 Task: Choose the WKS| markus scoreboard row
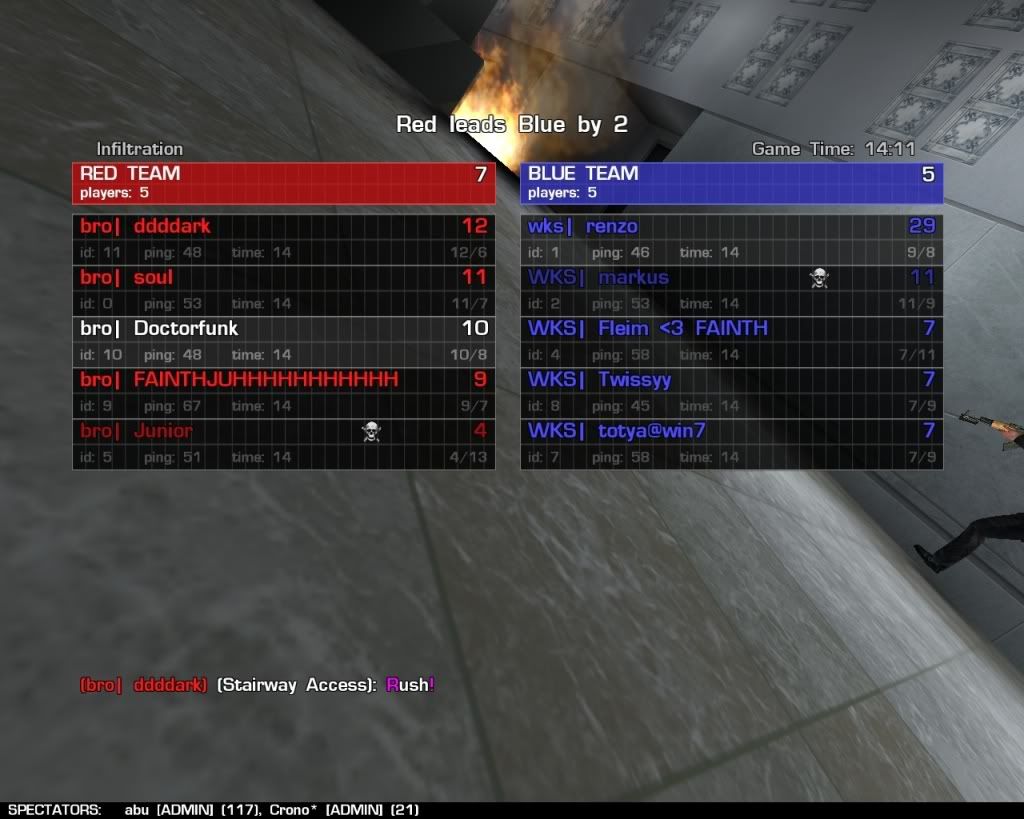coord(731,290)
